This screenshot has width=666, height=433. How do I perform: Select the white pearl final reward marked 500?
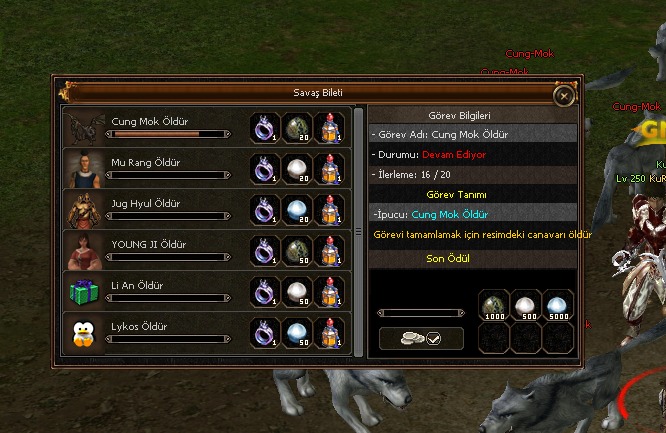point(527,306)
